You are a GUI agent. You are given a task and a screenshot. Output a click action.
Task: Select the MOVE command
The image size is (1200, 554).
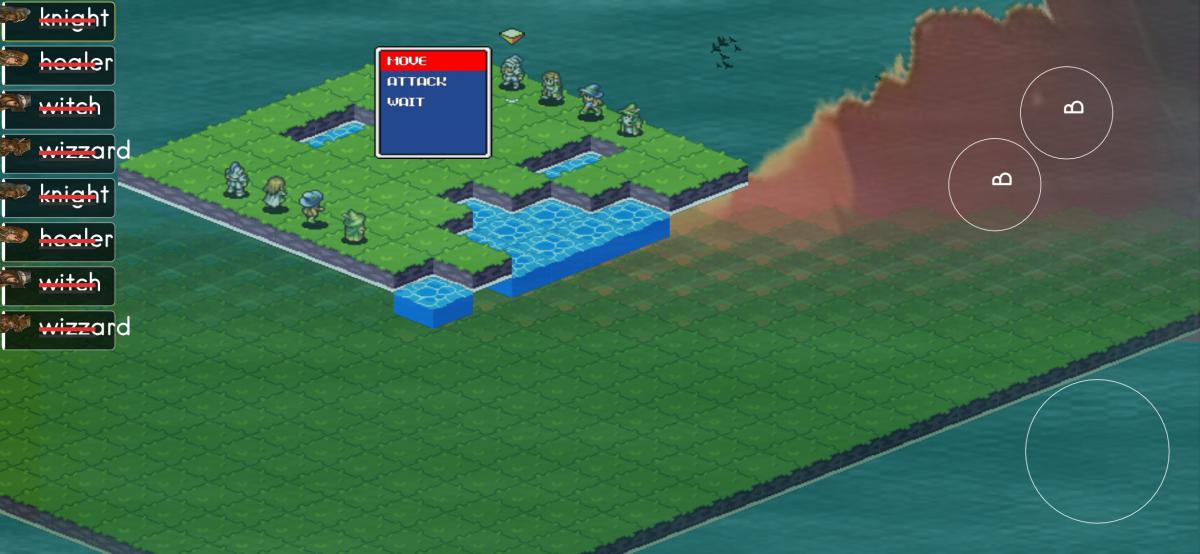432,61
